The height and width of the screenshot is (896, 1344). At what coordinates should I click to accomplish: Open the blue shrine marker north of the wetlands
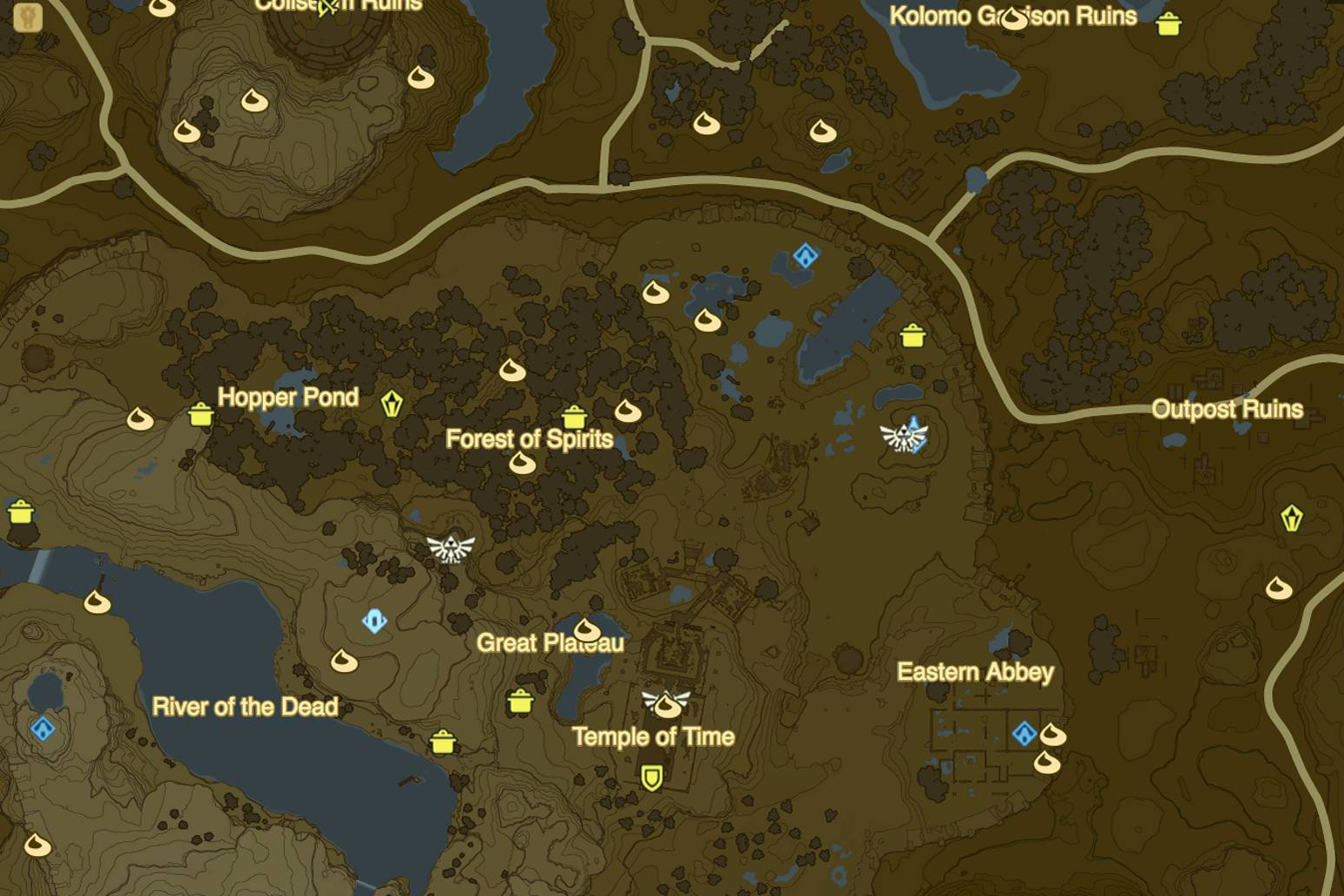[x=807, y=254]
